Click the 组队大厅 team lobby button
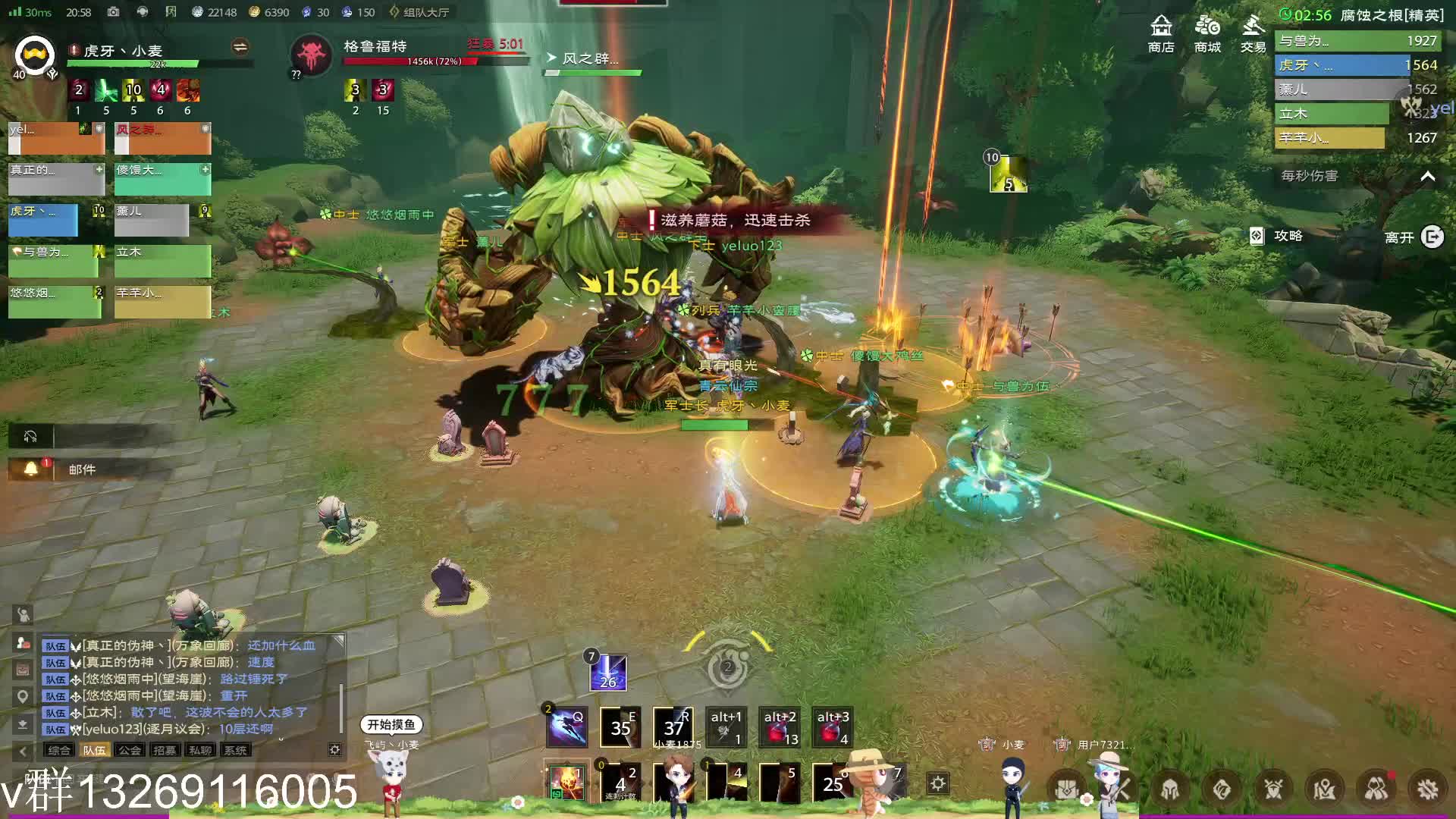The width and height of the screenshot is (1456, 819). tap(419, 12)
